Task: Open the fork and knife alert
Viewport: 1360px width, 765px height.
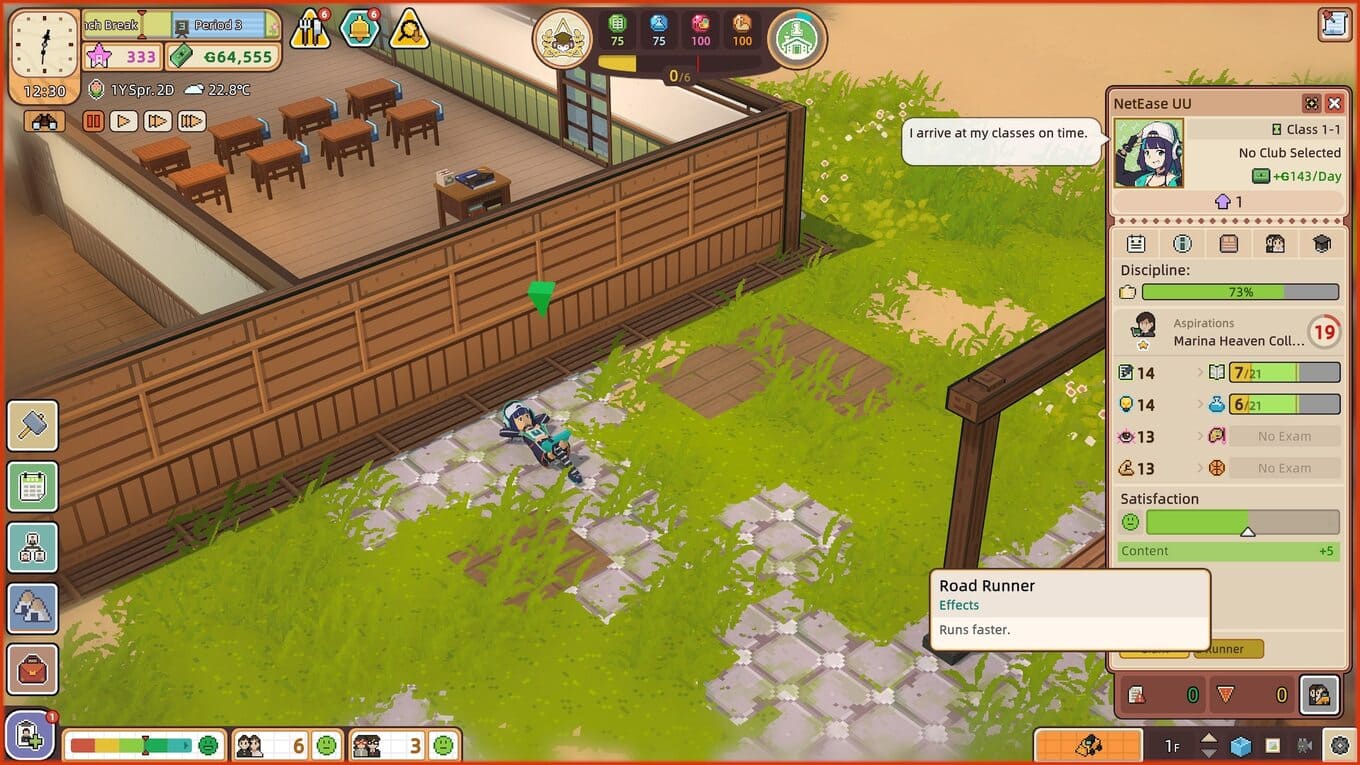Action: click(310, 30)
